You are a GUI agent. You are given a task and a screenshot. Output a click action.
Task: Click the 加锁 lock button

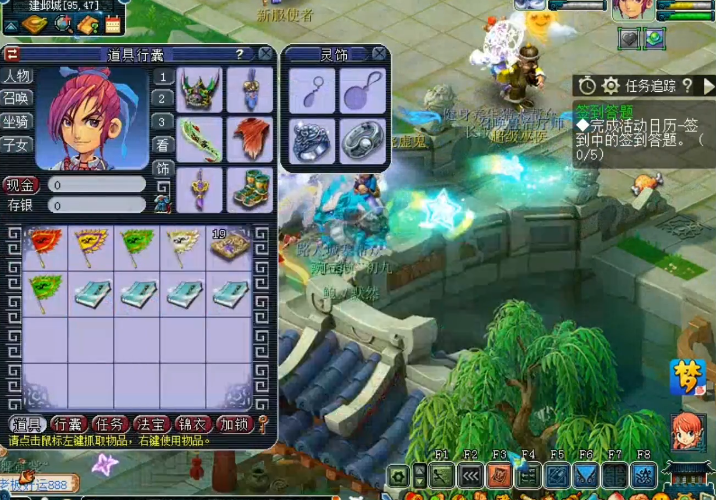(x=233, y=424)
